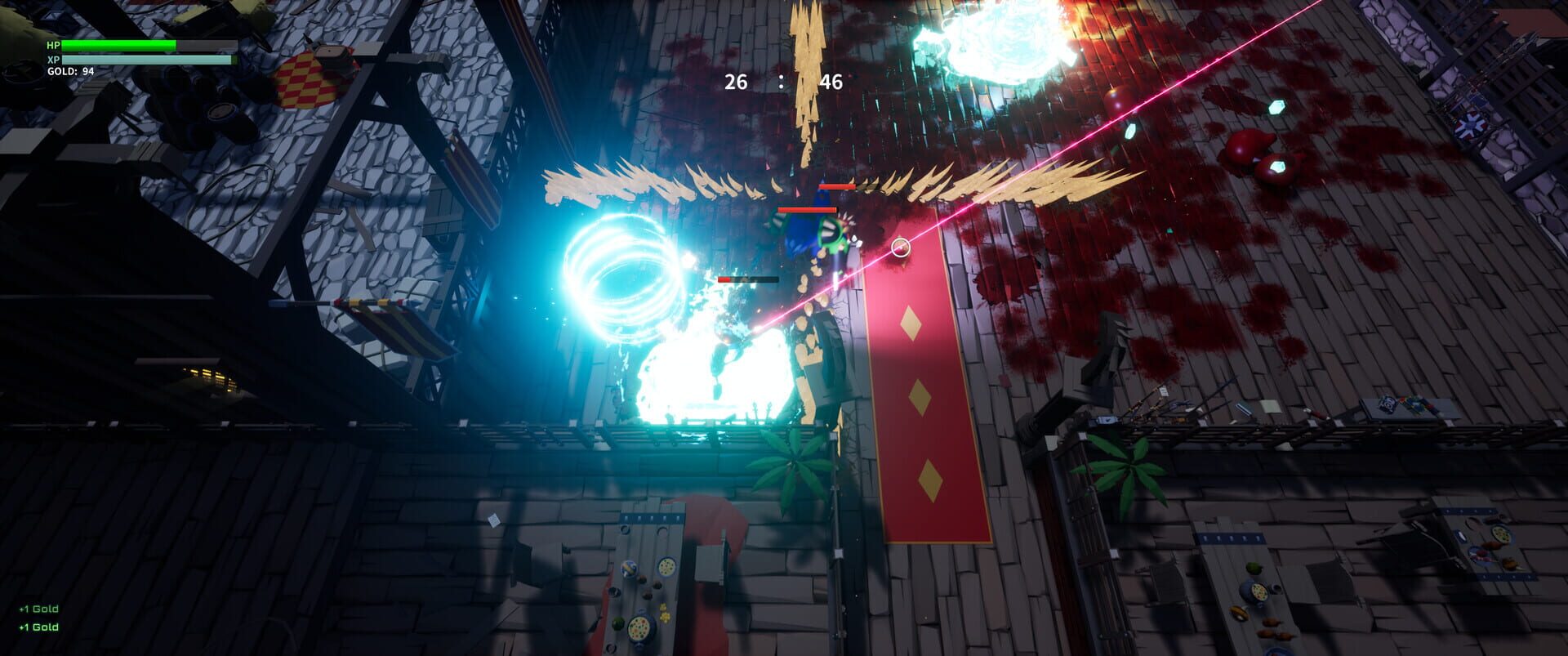Select the XP progress bar
This screenshot has height=656, width=1568.
pyautogui.click(x=118, y=61)
